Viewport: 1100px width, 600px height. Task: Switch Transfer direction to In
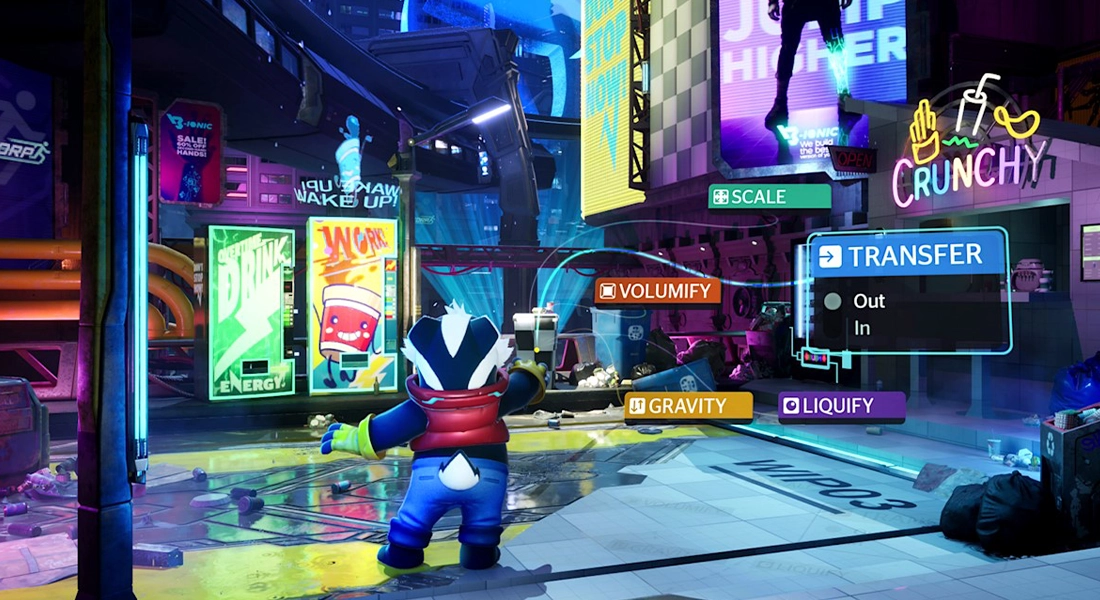point(862,327)
